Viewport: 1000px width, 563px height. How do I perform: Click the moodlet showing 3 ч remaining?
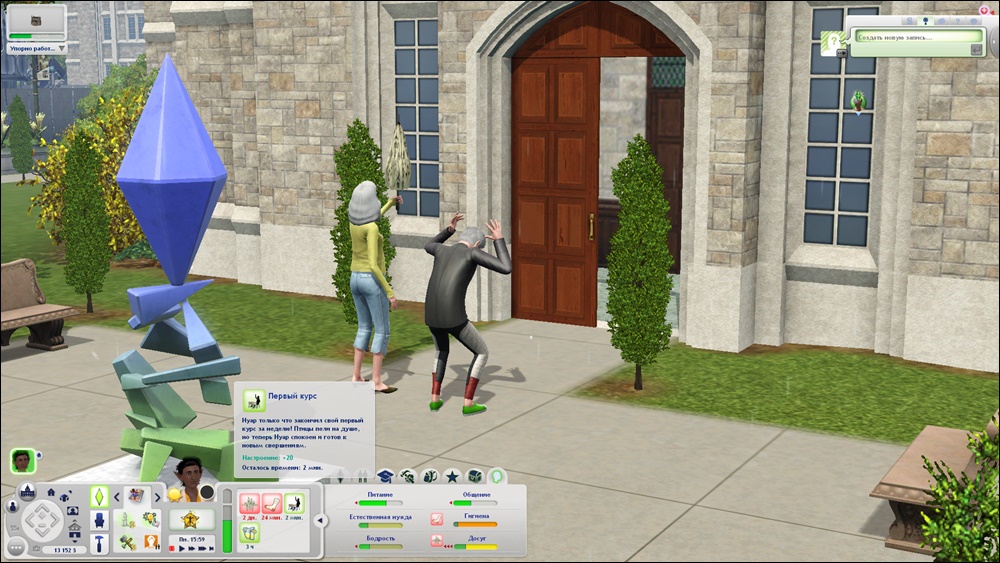(x=250, y=532)
